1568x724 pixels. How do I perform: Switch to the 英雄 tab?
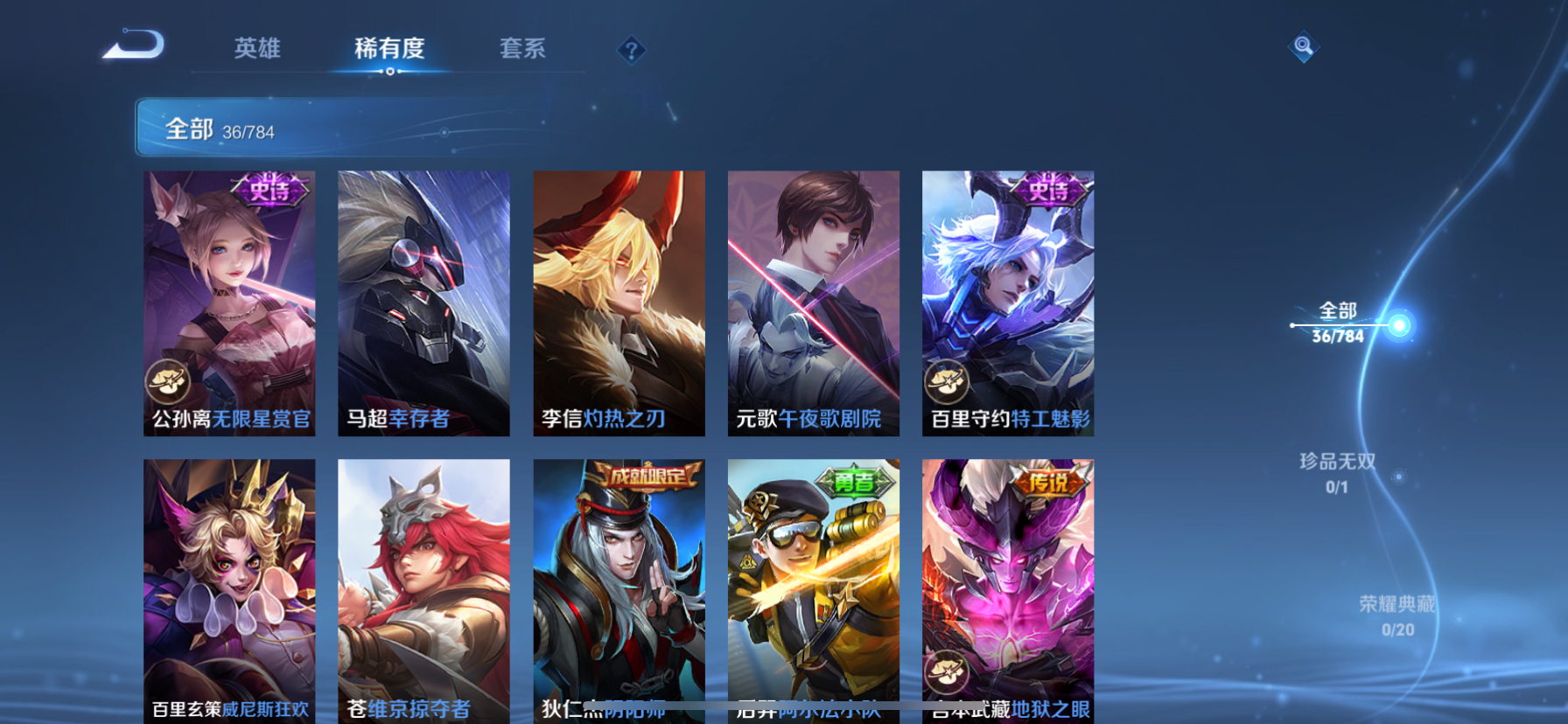coord(257,48)
